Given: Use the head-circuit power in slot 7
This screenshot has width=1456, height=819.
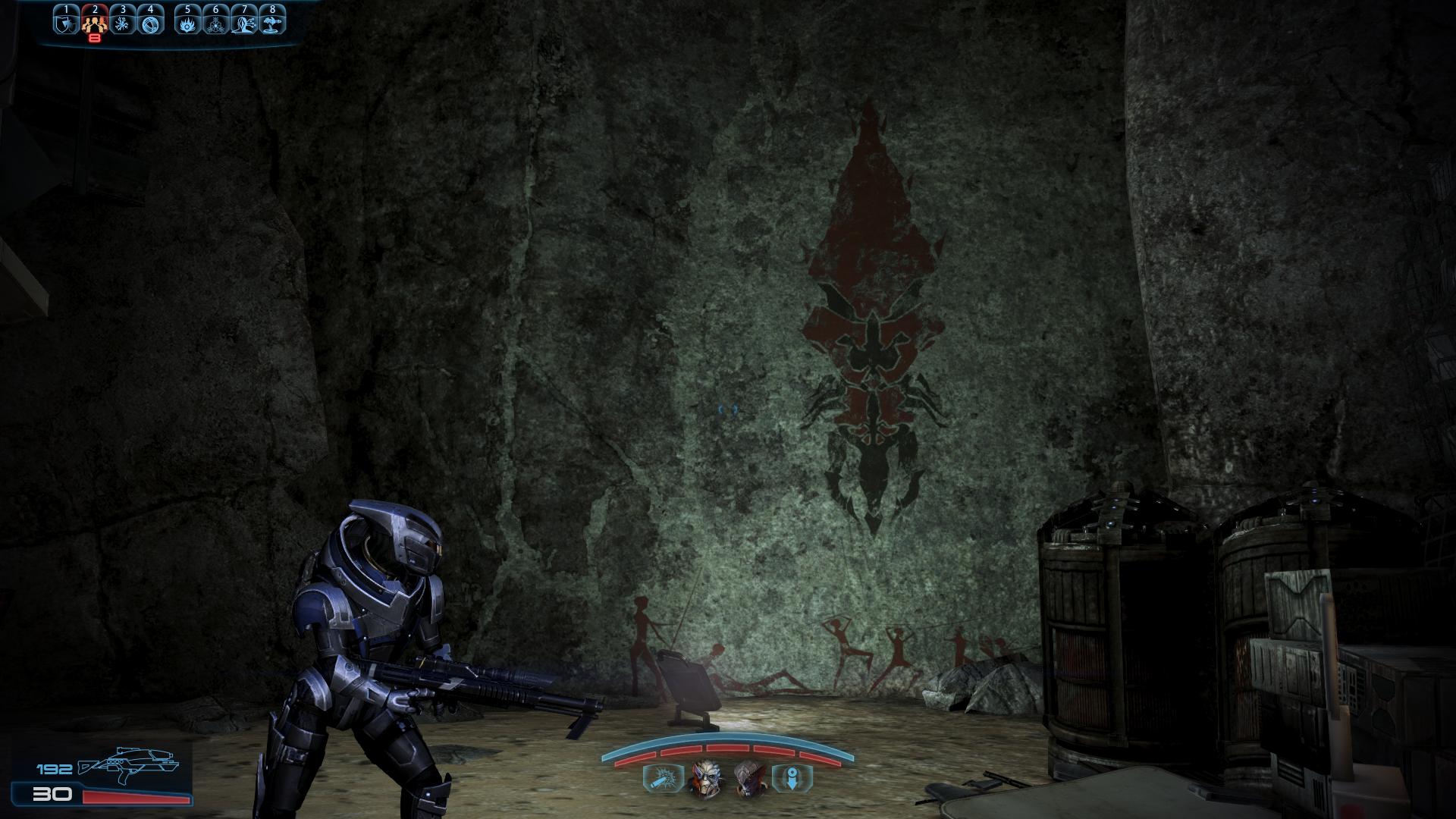Looking at the screenshot, I should click(x=243, y=23).
